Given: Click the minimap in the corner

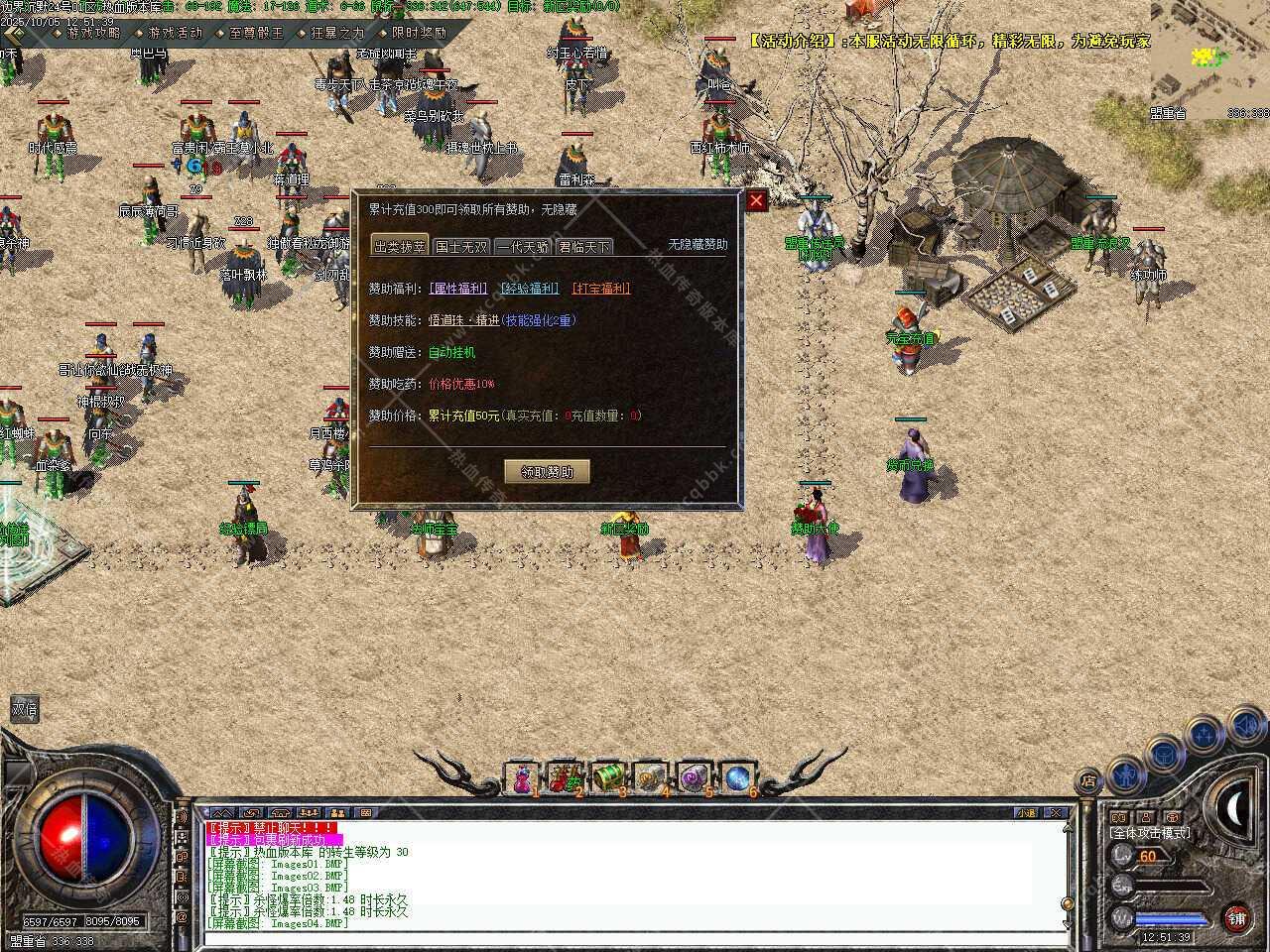Looking at the screenshot, I should (1209, 59).
